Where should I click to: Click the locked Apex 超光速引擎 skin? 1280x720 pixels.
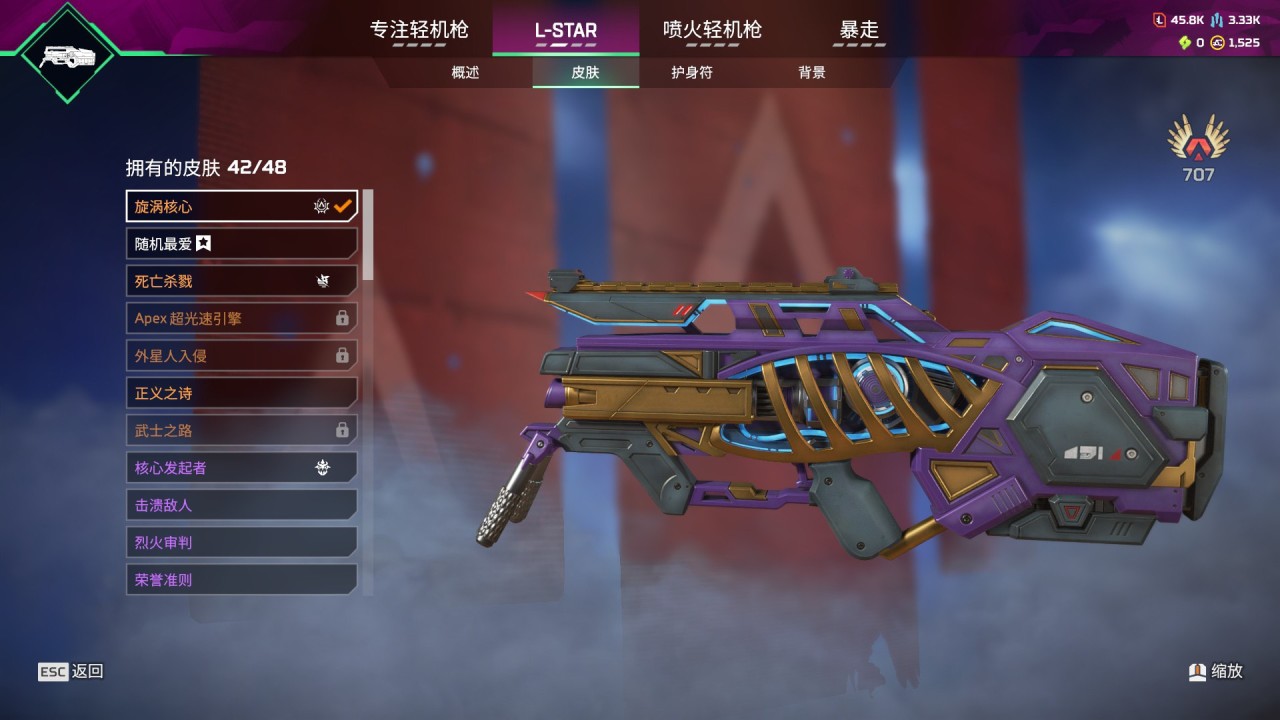[241, 318]
